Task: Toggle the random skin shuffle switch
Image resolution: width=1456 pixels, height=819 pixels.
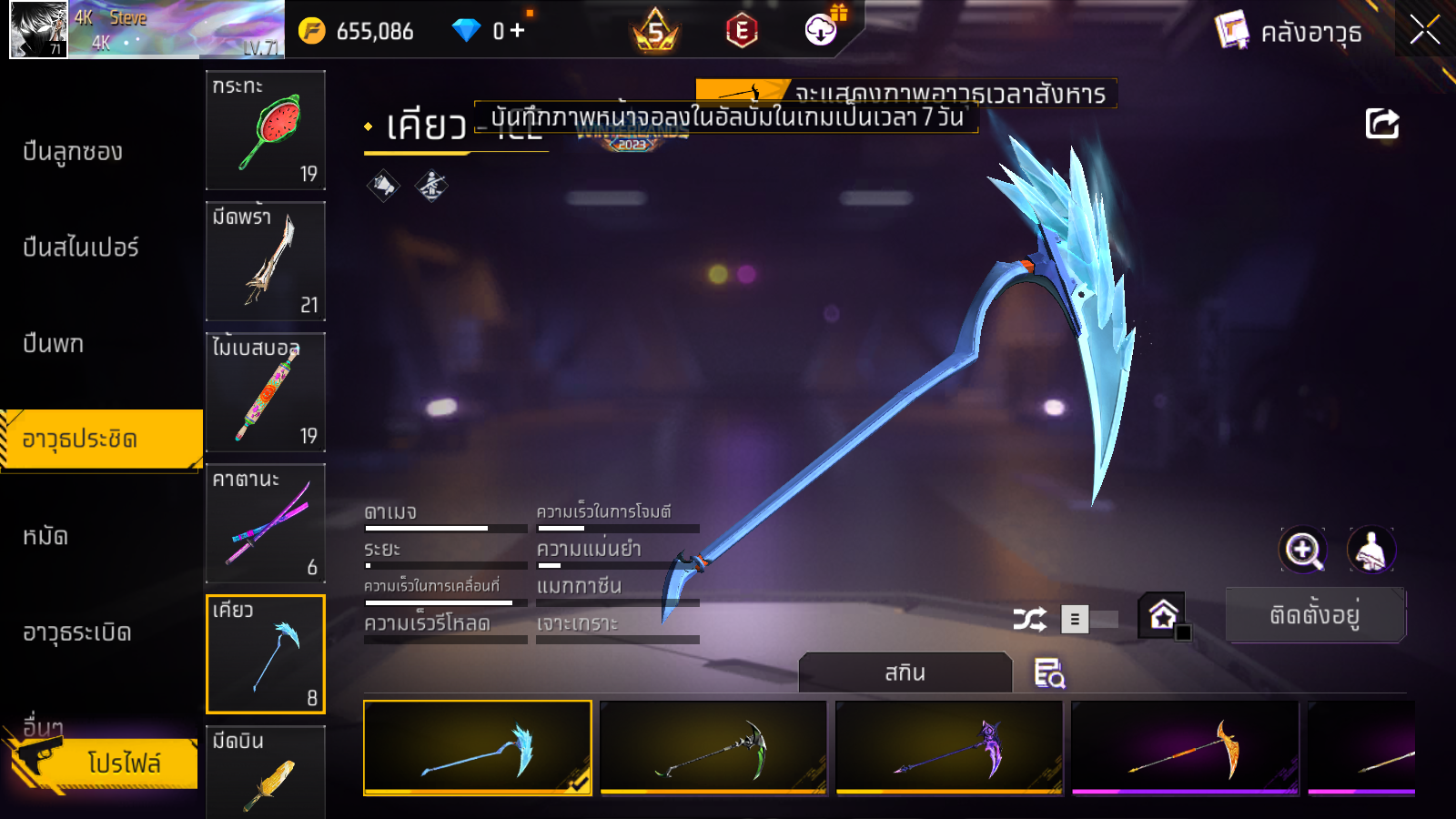Action: pyautogui.click(x=1088, y=620)
